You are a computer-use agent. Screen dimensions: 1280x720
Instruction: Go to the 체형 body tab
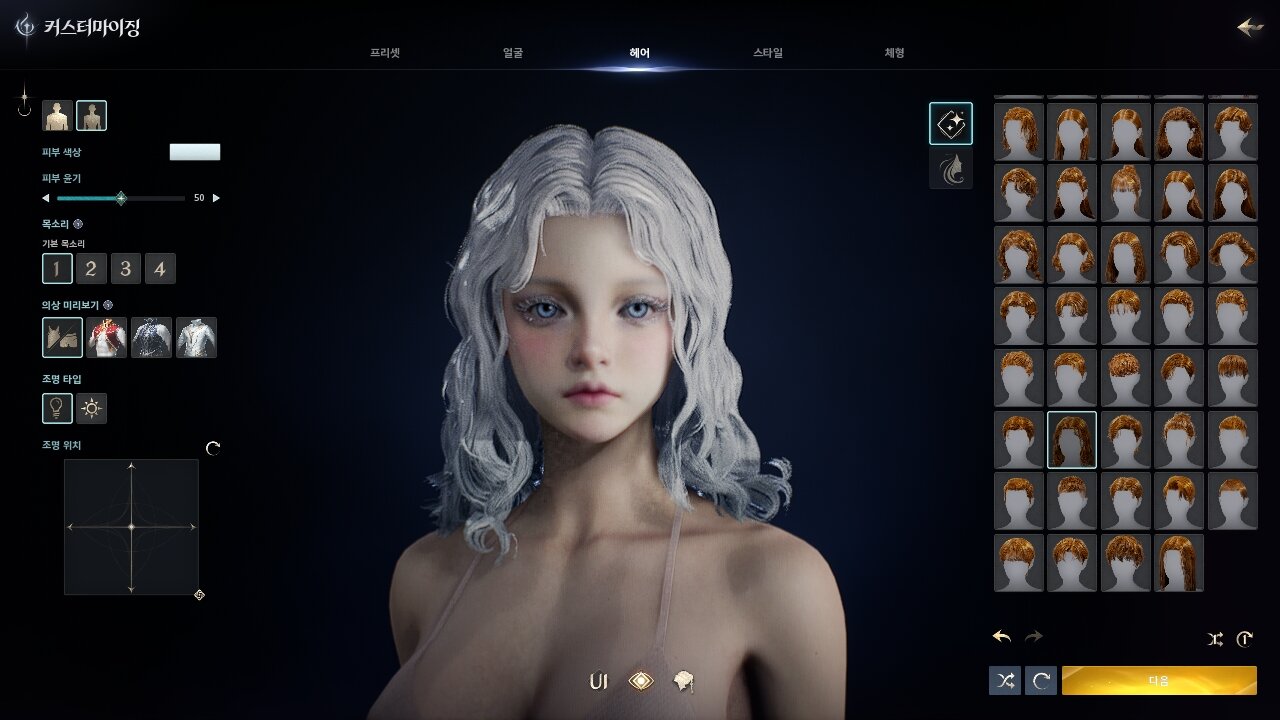[894, 53]
